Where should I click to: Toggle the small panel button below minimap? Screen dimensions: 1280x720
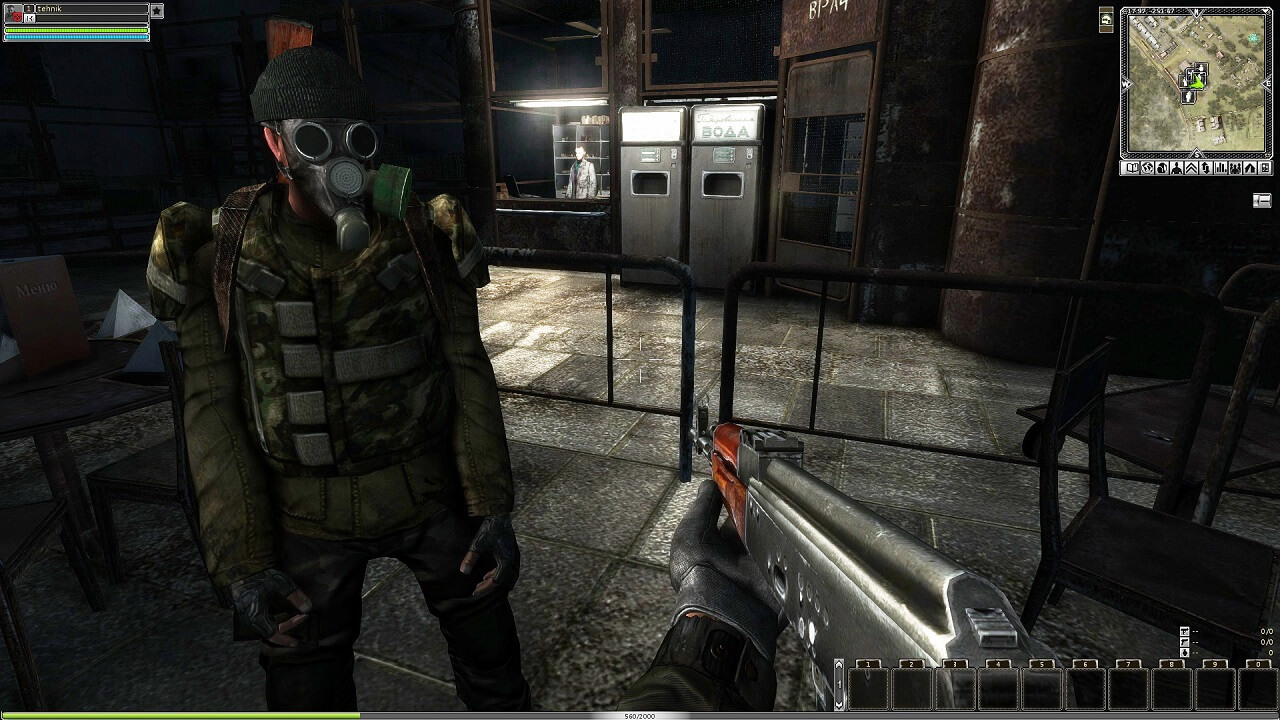pos(1262,201)
